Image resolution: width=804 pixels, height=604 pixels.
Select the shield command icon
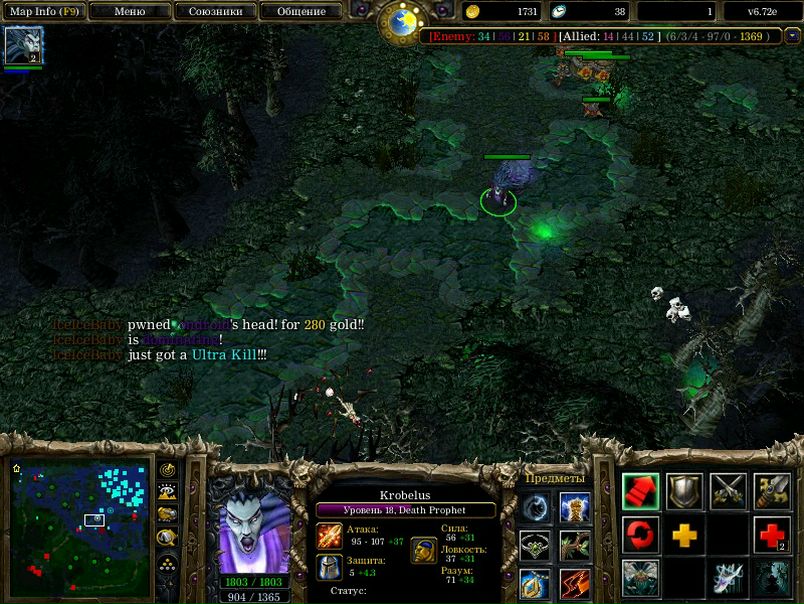tap(685, 491)
